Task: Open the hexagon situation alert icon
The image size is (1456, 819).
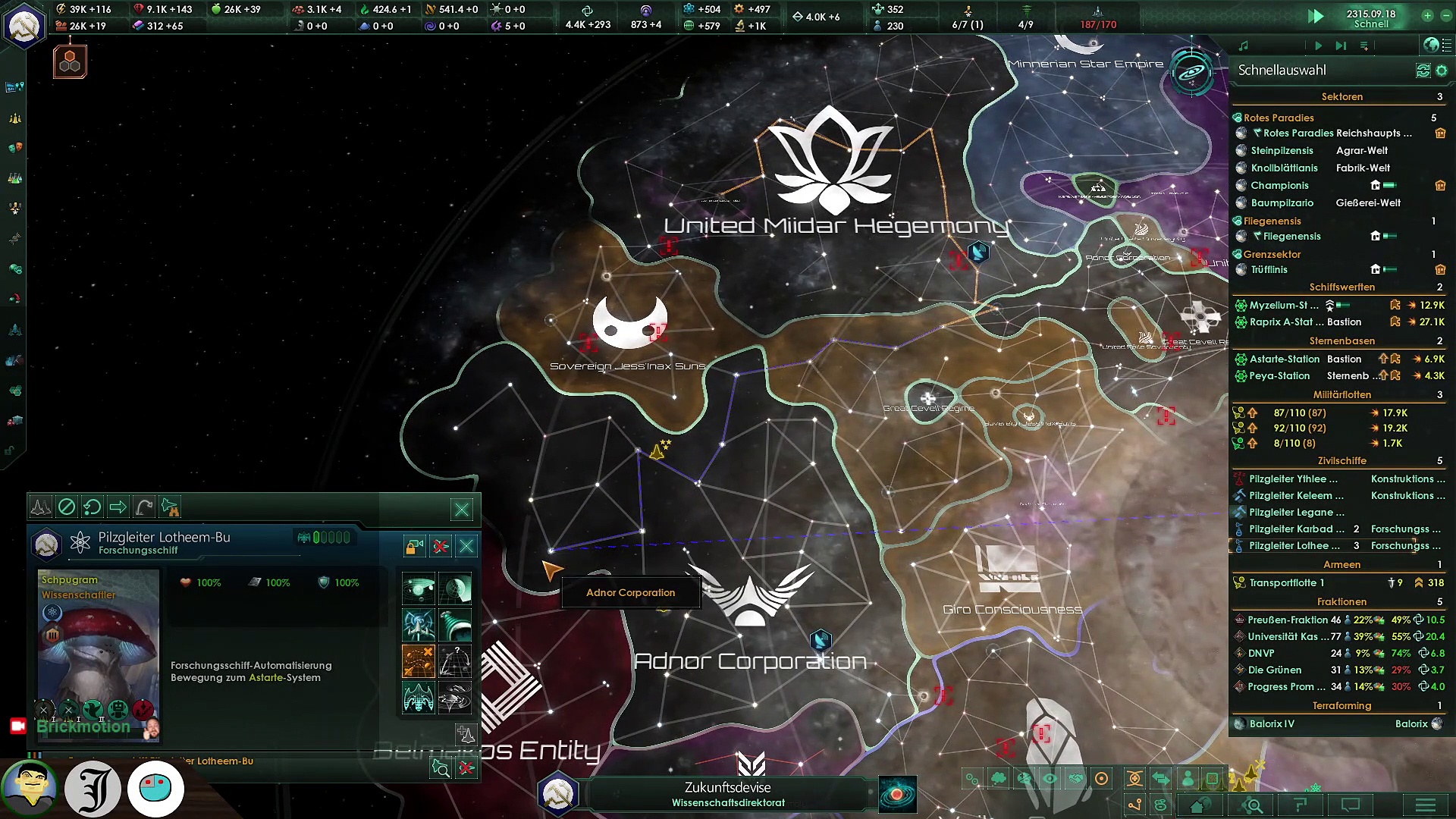Action: (70, 62)
